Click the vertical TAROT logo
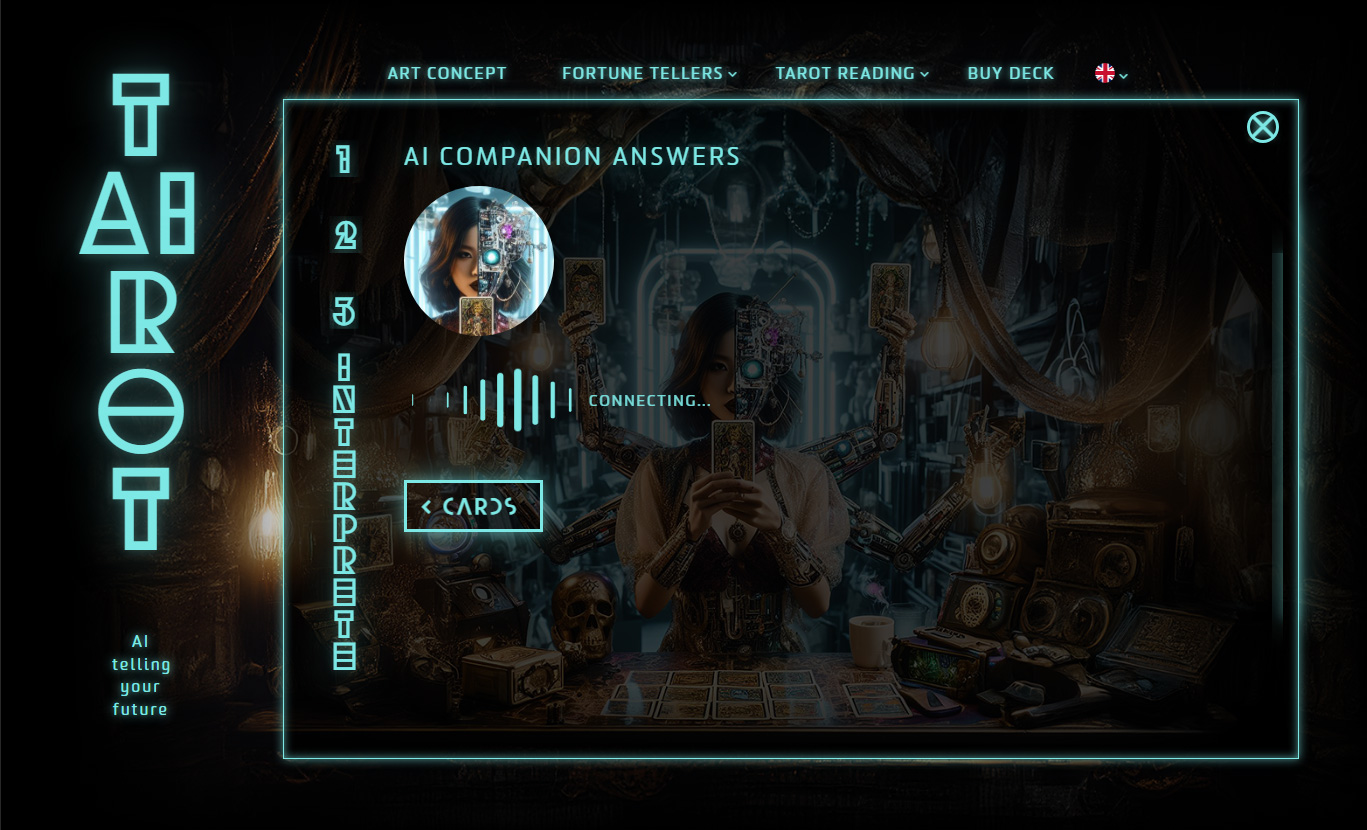This screenshot has height=830, width=1367. pos(139,312)
